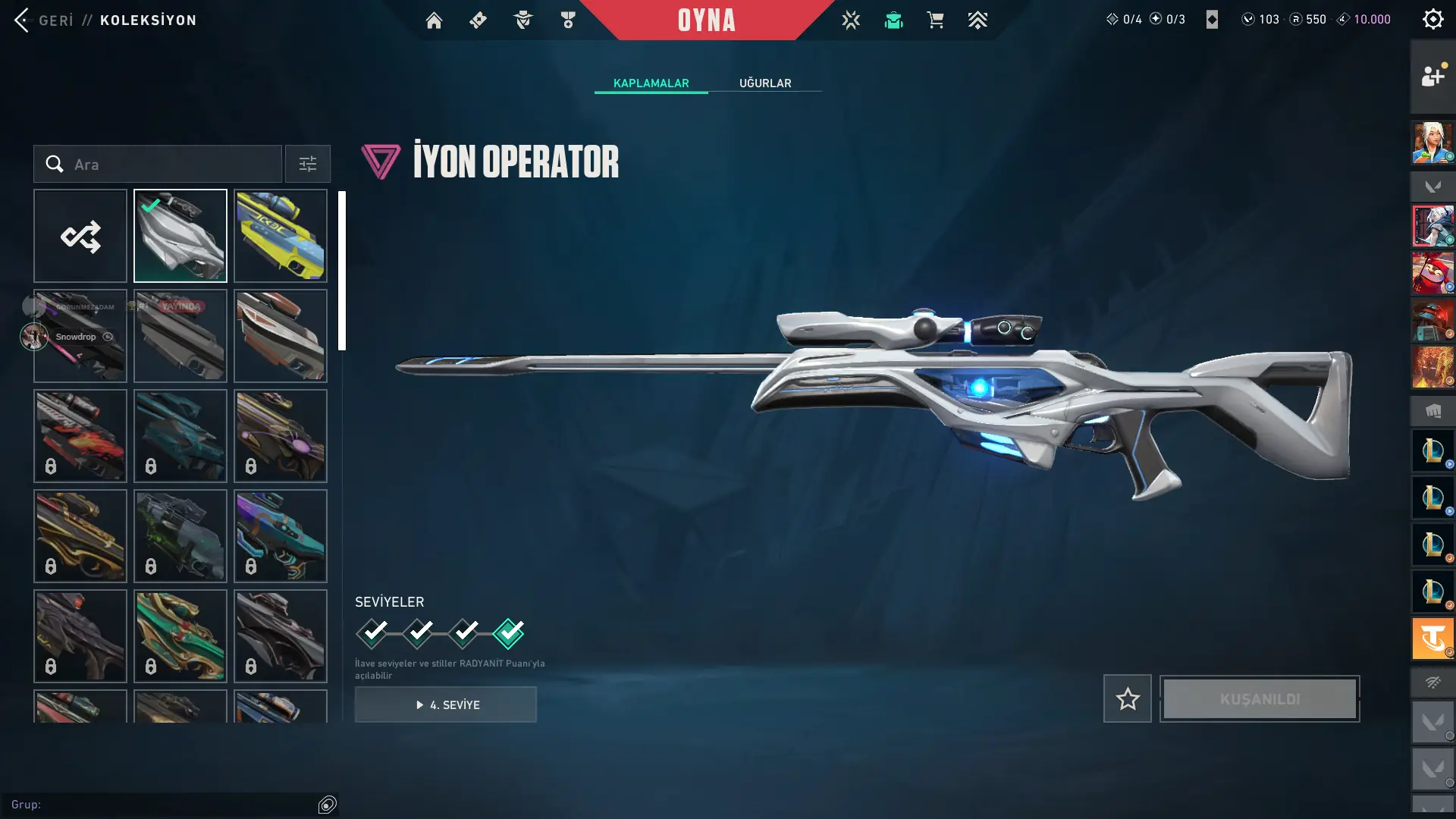Start matchmaking with the OYNA button

706,20
